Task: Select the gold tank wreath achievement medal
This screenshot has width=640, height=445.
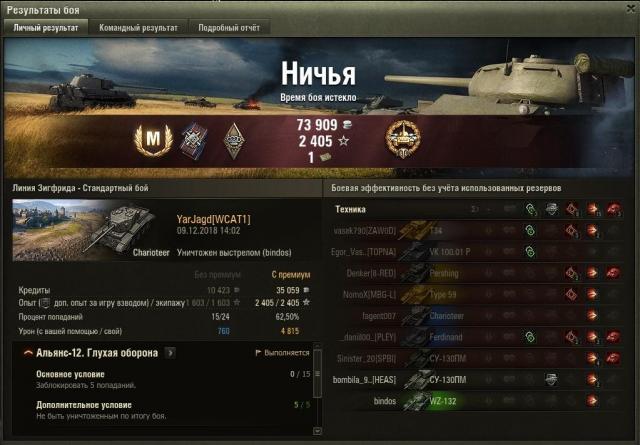Action: pyautogui.click(x=402, y=137)
